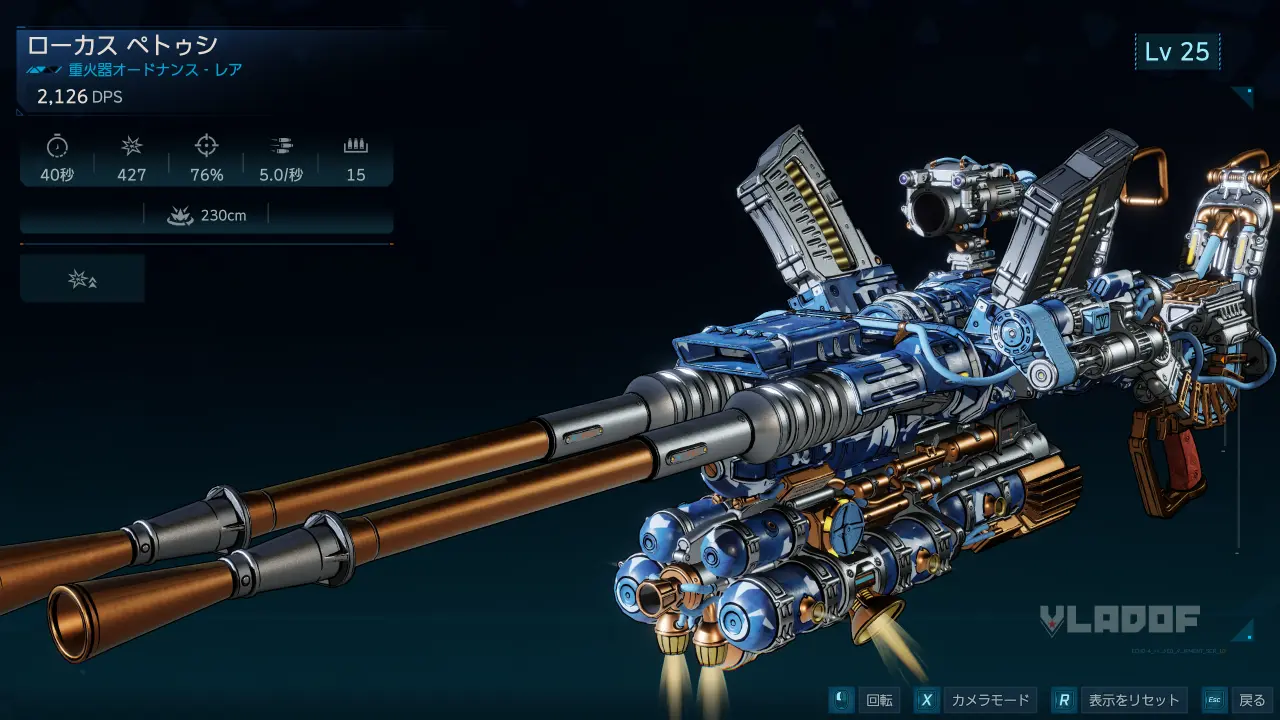Reset the weapon display view

(x=1120, y=700)
